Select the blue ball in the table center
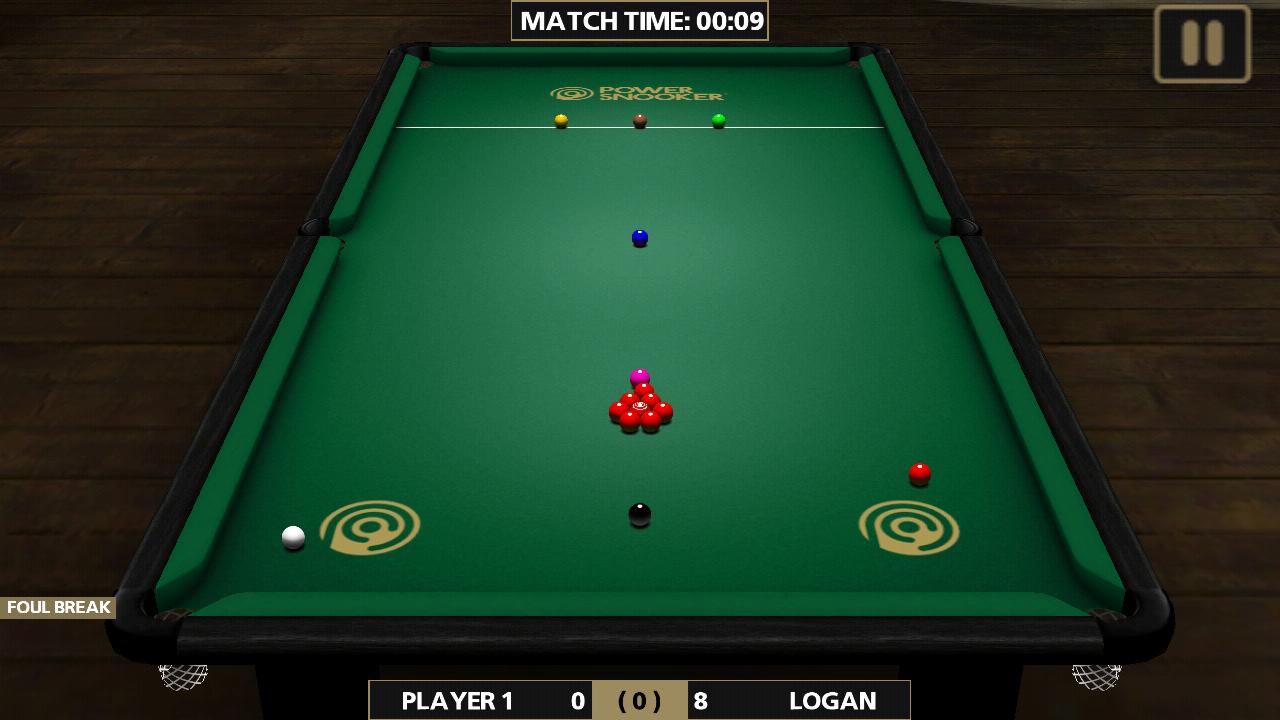 [x=638, y=238]
